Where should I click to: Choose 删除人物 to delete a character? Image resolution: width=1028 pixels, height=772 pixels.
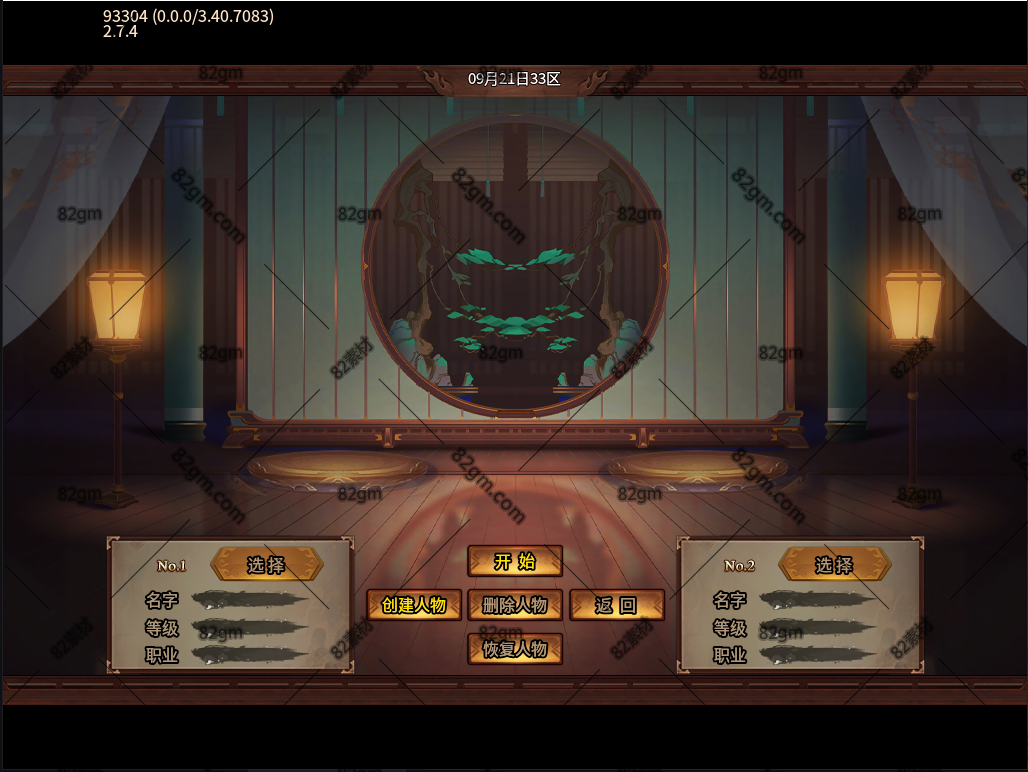tap(515, 605)
